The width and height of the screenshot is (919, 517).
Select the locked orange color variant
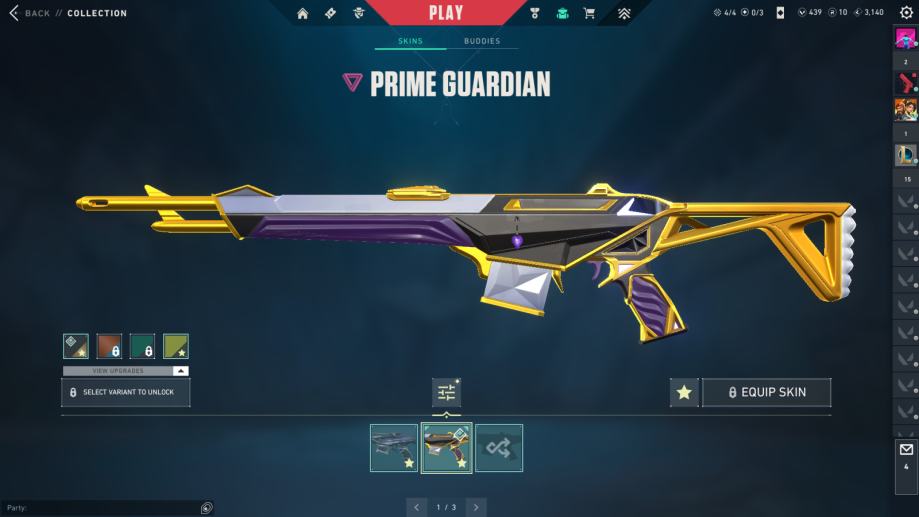[x=109, y=346]
